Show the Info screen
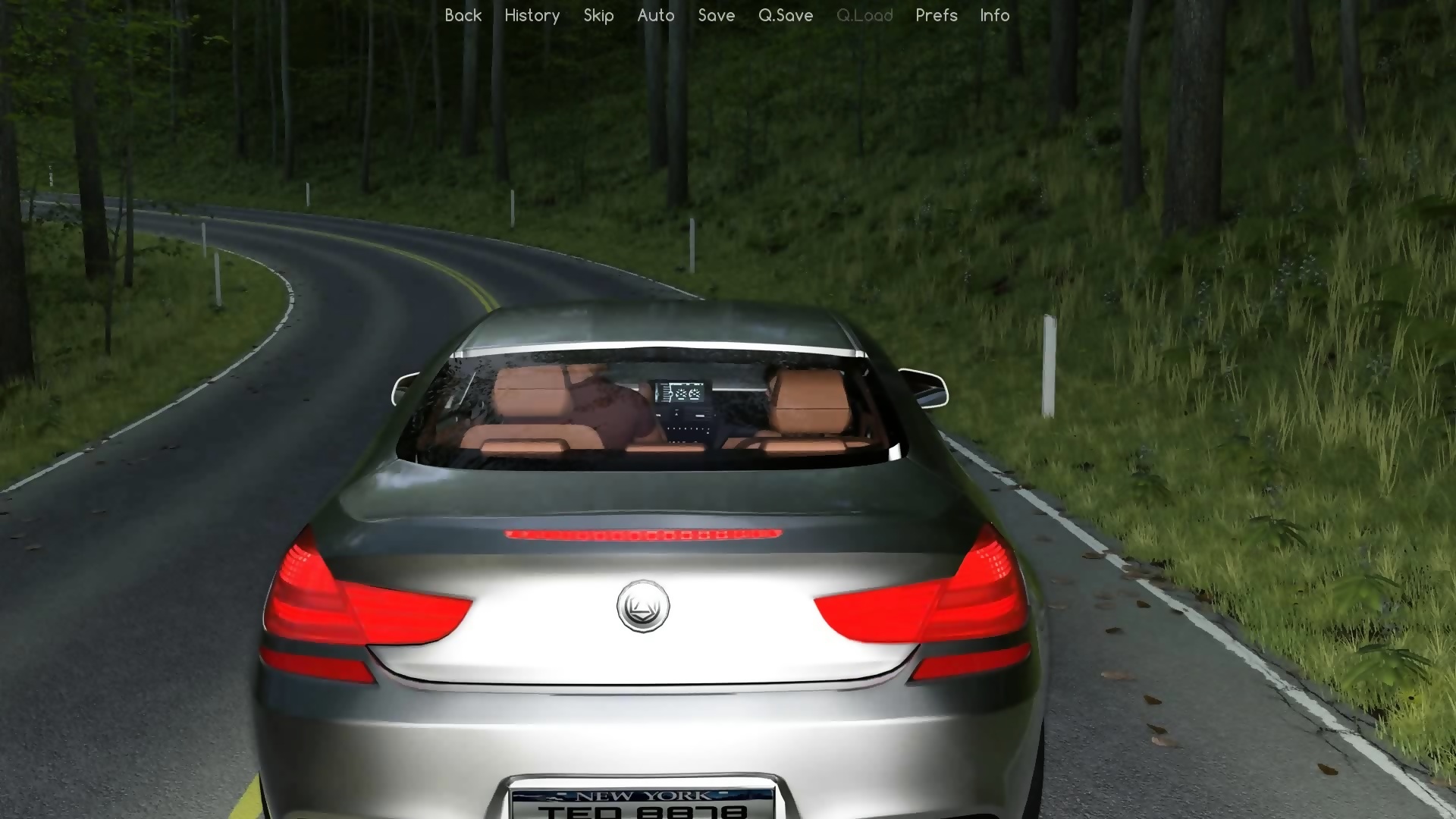 tap(994, 15)
